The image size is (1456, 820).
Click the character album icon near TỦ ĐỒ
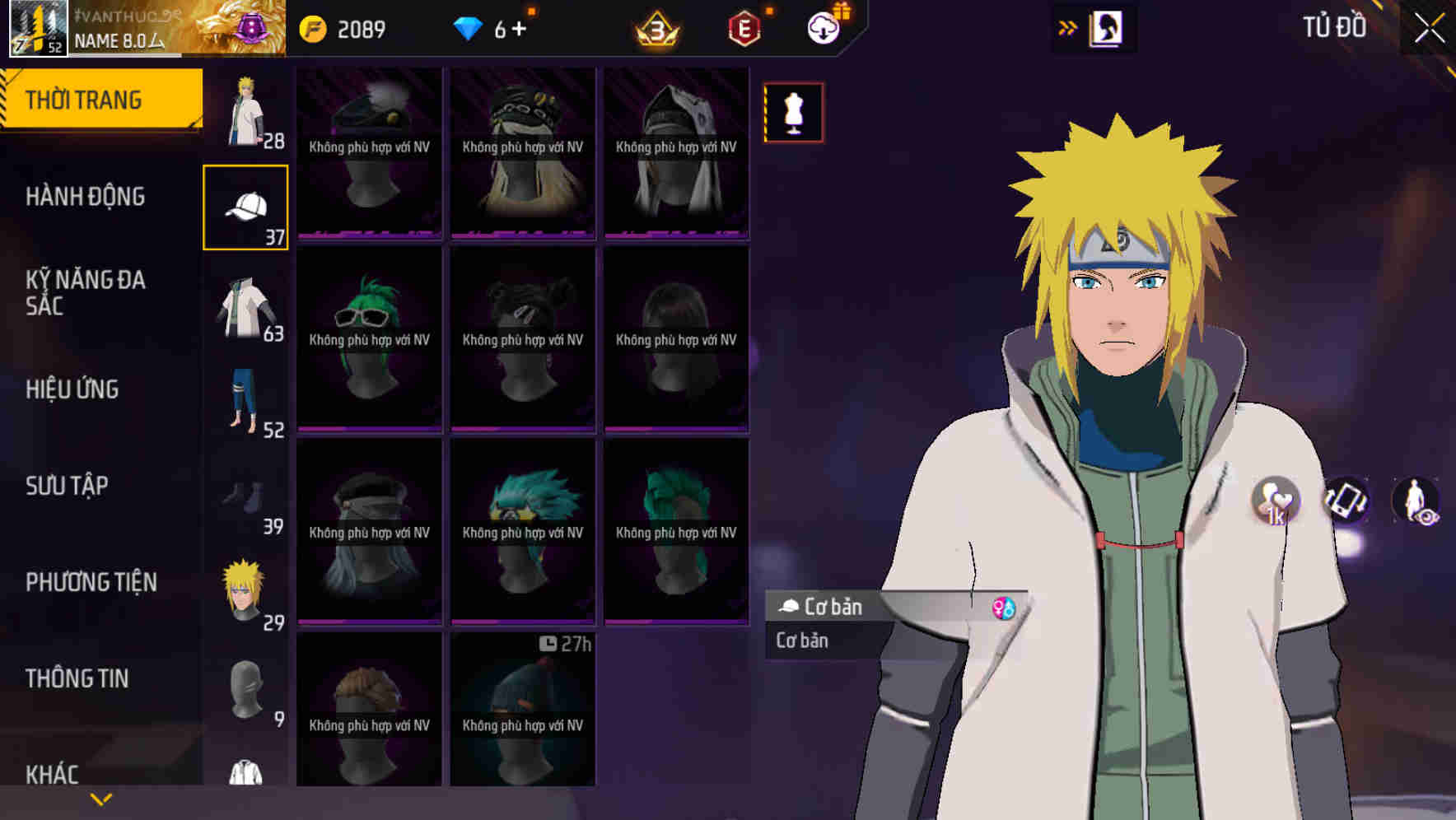point(1106,27)
